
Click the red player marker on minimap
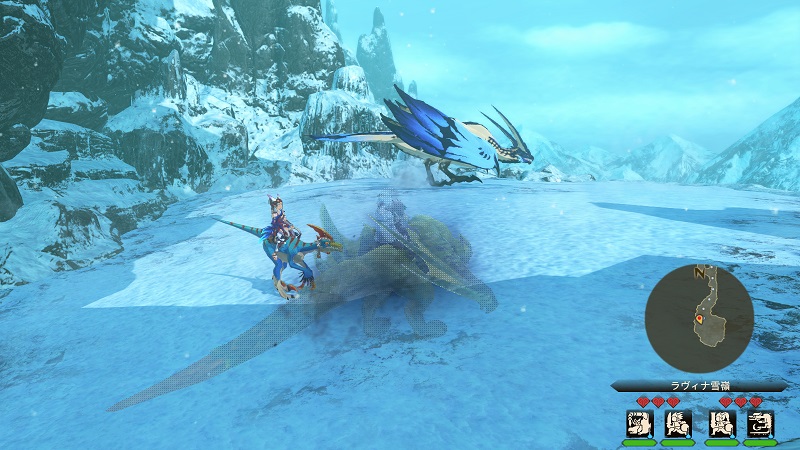coord(699,320)
